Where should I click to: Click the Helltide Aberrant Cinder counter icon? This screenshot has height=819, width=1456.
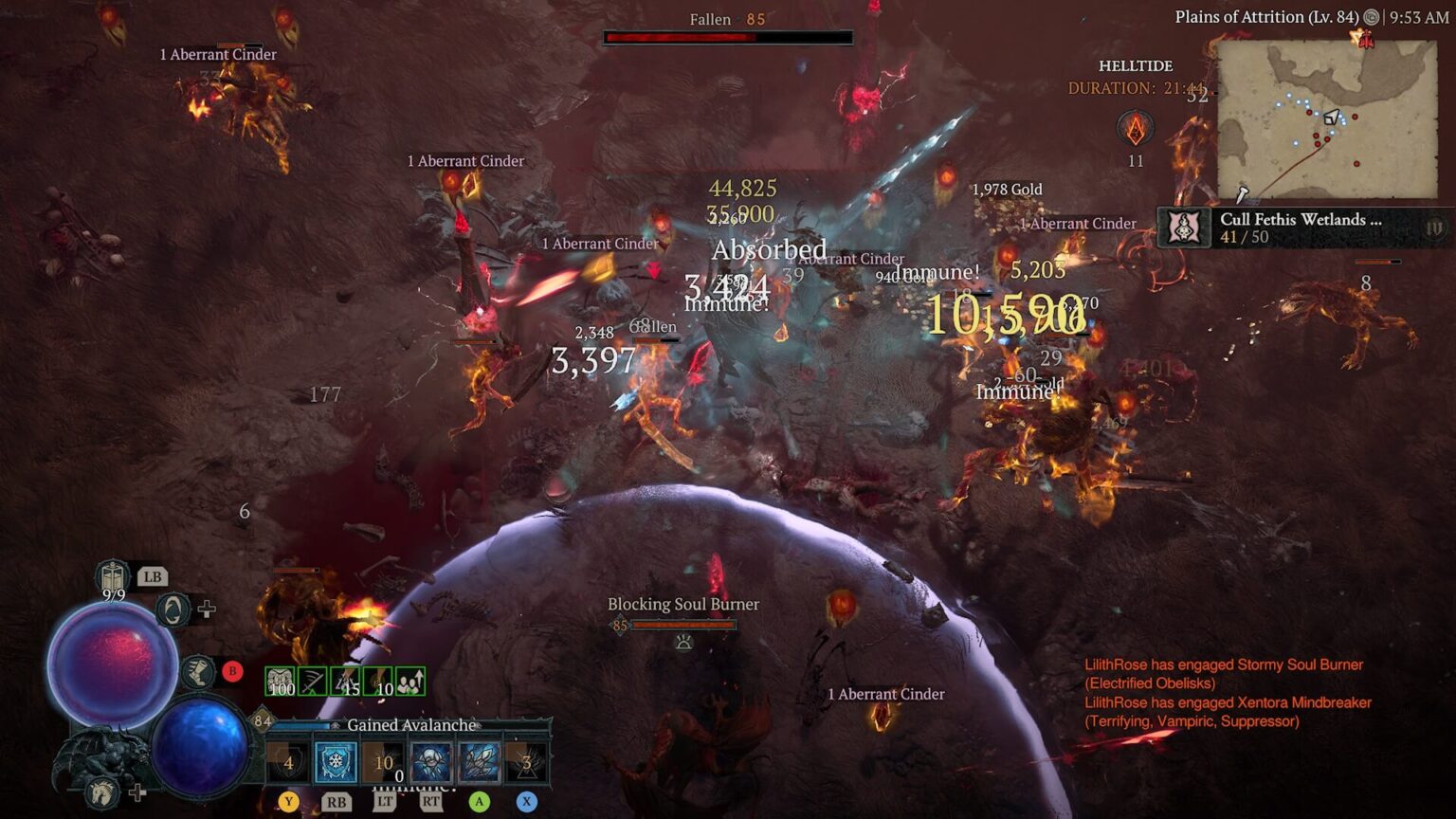coord(1135,129)
